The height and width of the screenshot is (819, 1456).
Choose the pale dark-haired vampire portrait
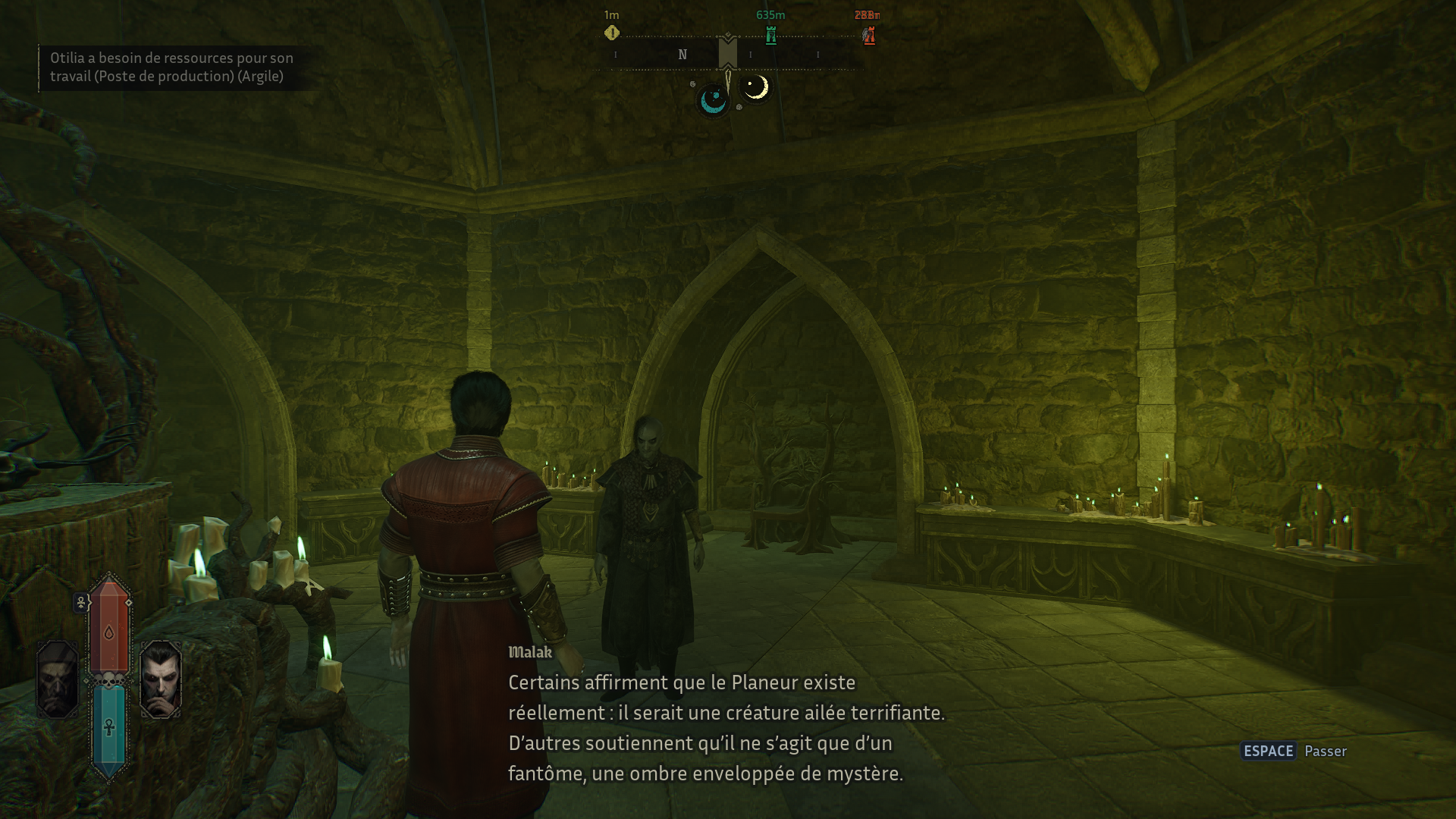[x=161, y=679]
